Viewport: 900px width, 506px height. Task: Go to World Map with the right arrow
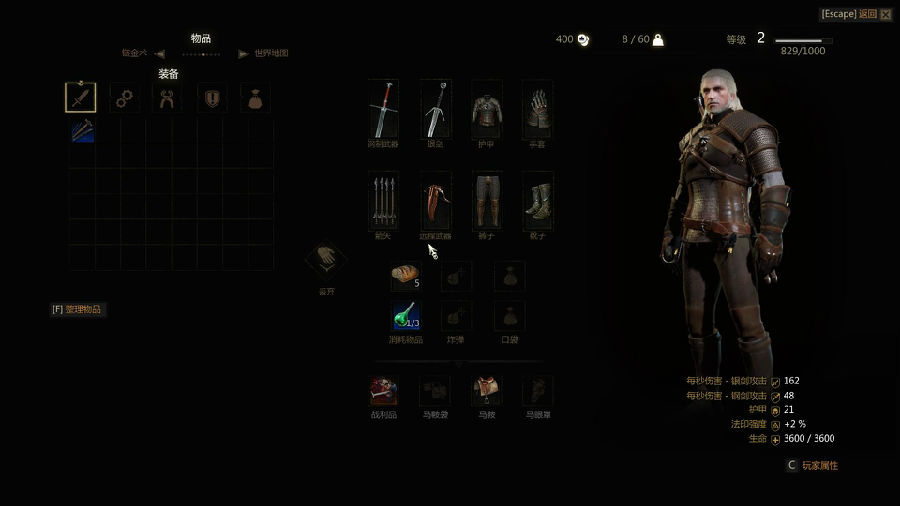tap(243, 54)
